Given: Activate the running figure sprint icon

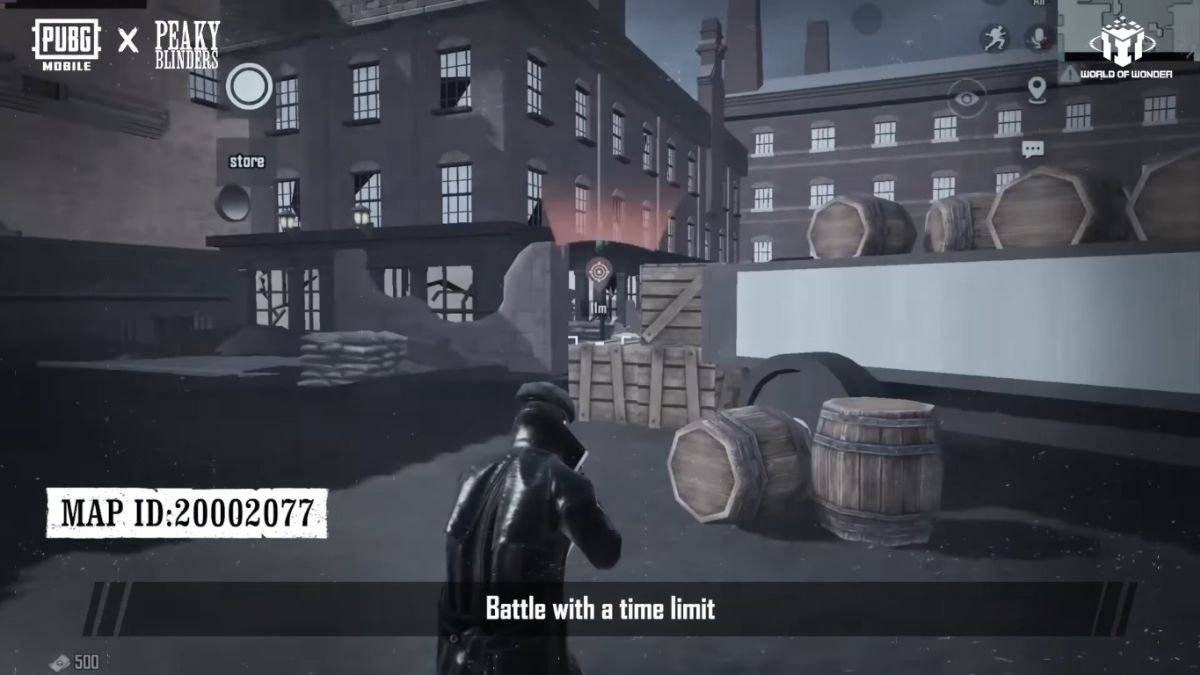Looking at the screenshot, I should coord(994,39).
